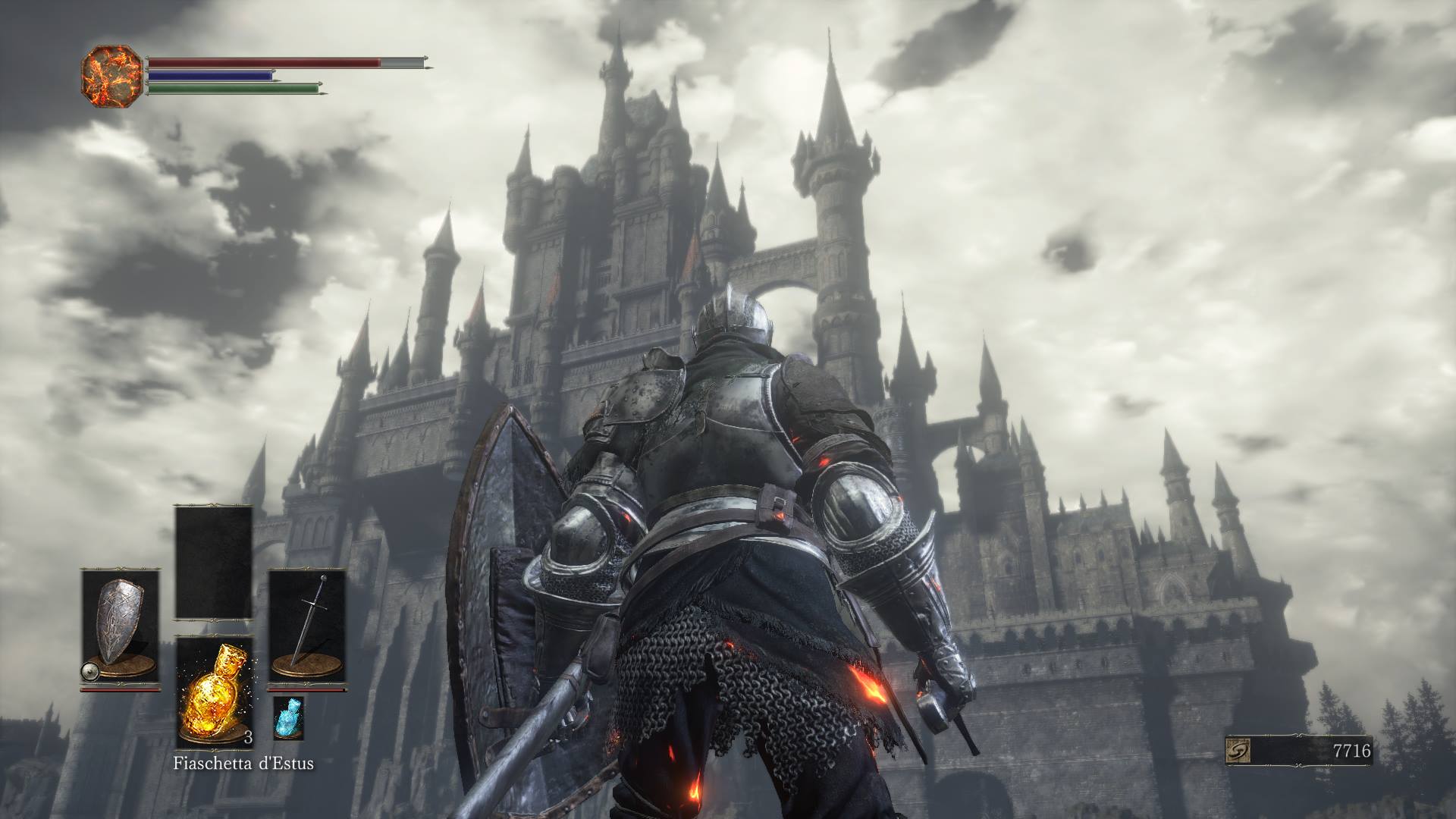
Task: Click the blue ashen flask icon
Action: [288, 717]
